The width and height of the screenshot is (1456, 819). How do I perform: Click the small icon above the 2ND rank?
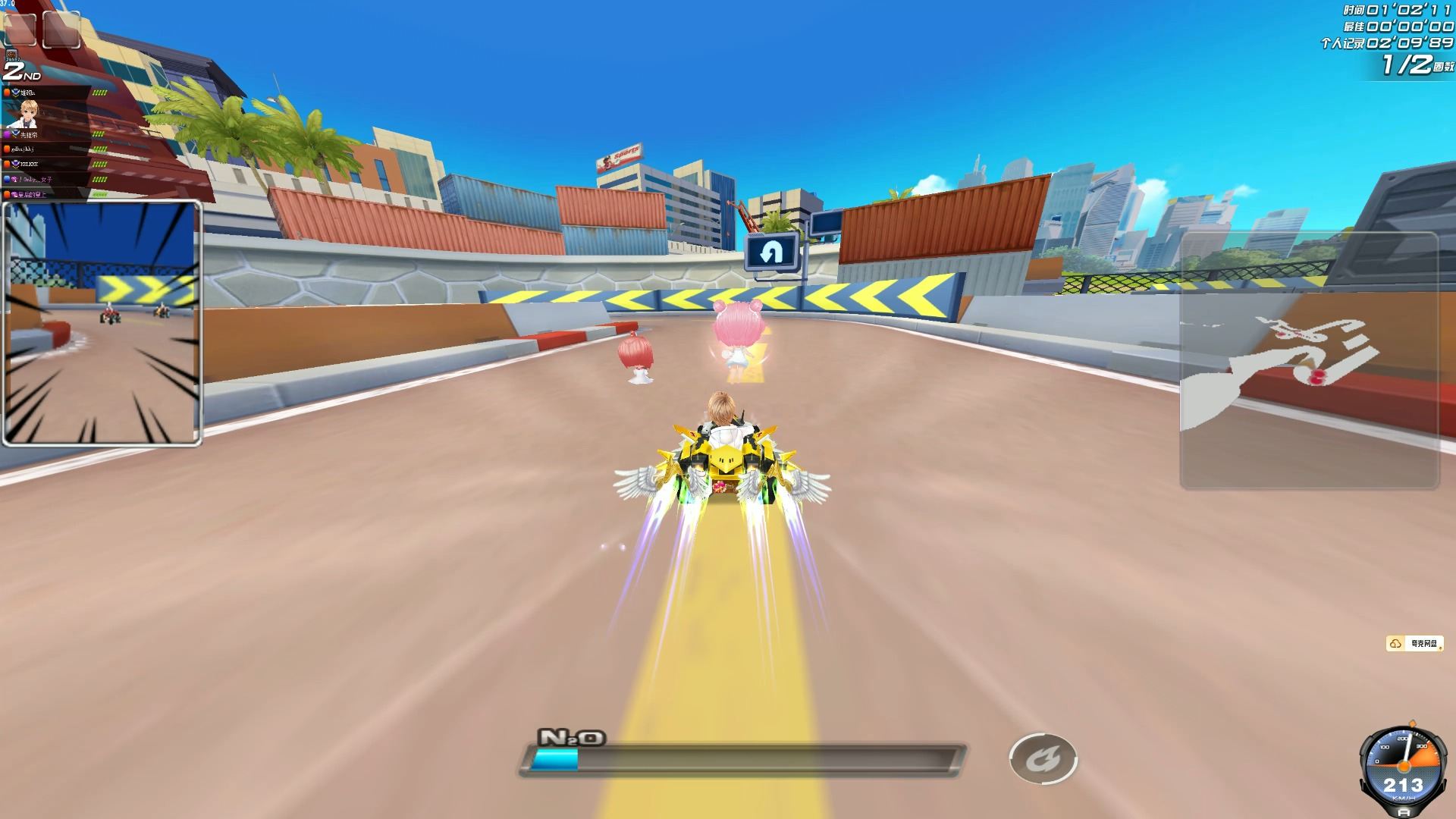click(11, 55)
